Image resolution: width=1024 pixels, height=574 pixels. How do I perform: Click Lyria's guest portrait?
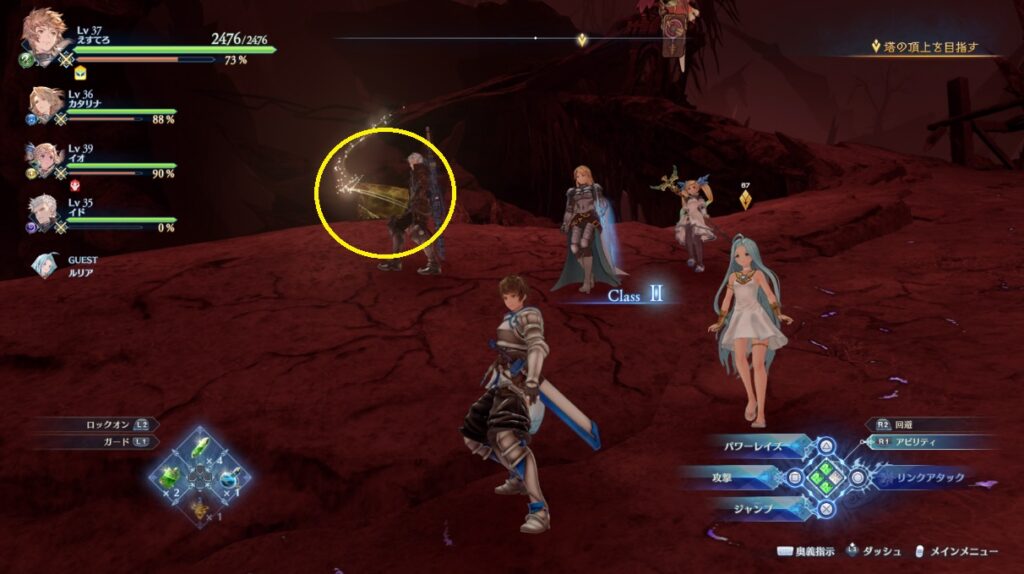(45, 265)
